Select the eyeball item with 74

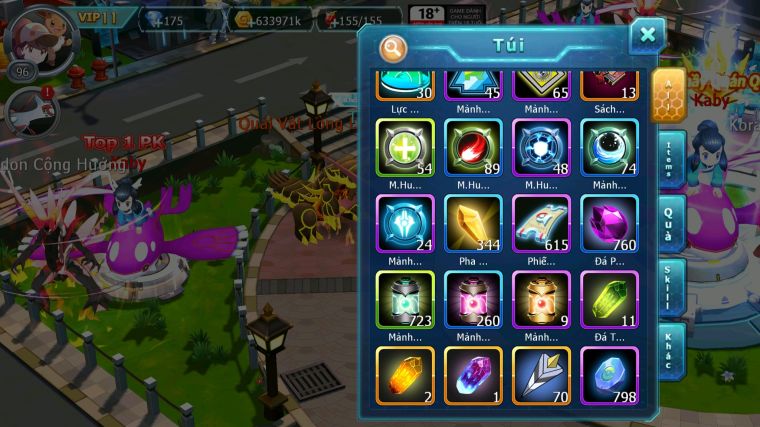(x=609, y=148)
